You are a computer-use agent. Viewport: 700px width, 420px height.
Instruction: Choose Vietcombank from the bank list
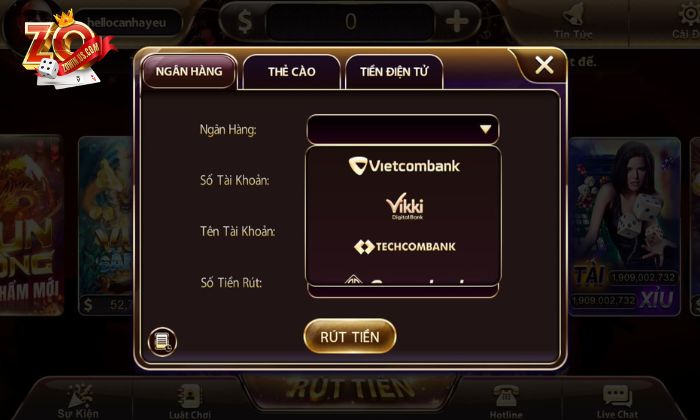pyautogui.click(x=403, y=166)
